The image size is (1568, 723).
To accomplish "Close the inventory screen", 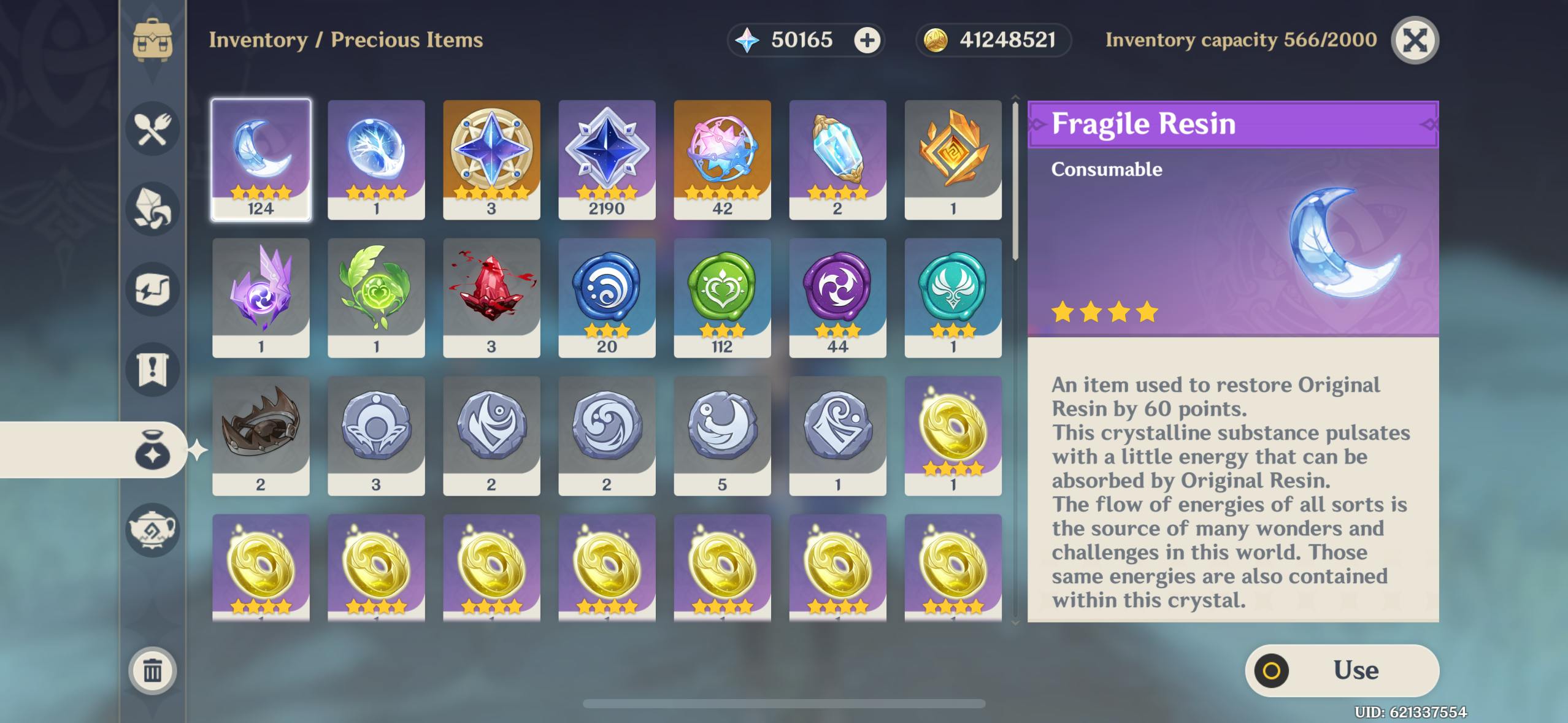I will pos(1415,40).
